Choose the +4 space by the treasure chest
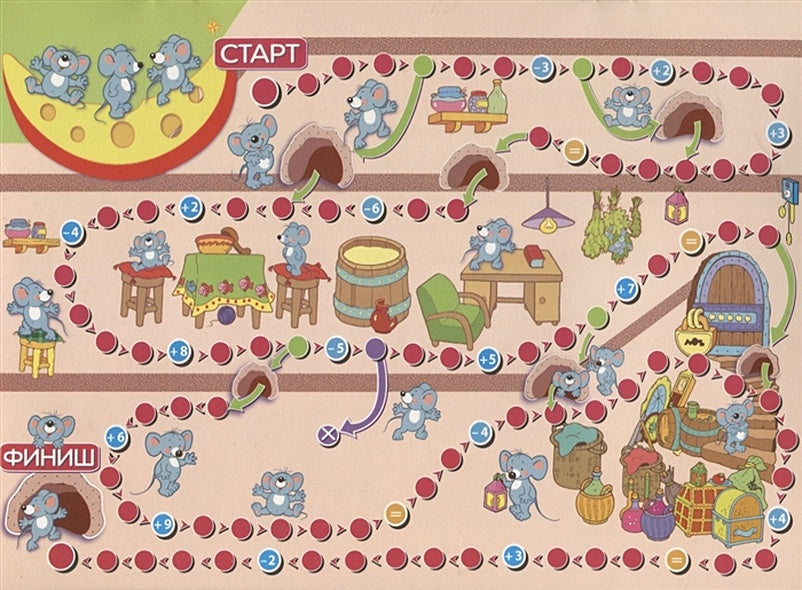This screenshot has width=802, height=590. [x=778, y=516]
